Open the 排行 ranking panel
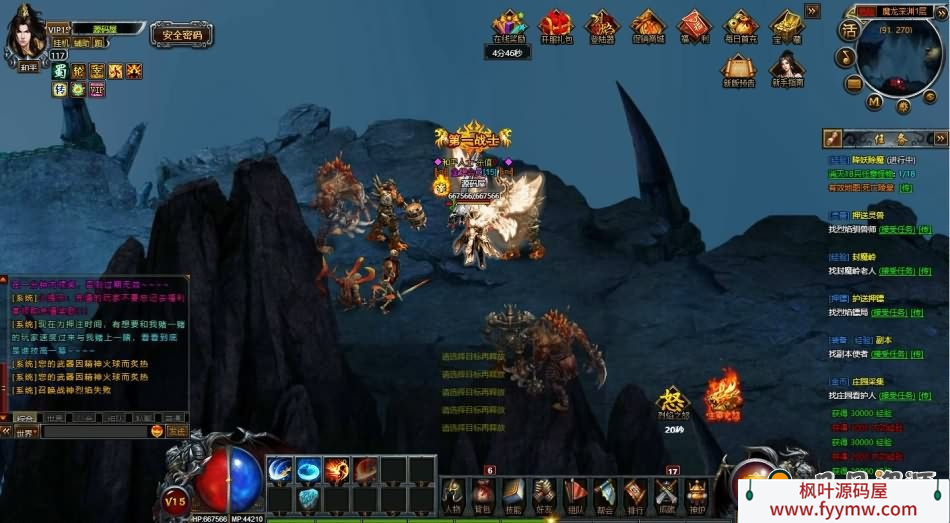This screenshot has width=950, height=523. pos(635,493)
